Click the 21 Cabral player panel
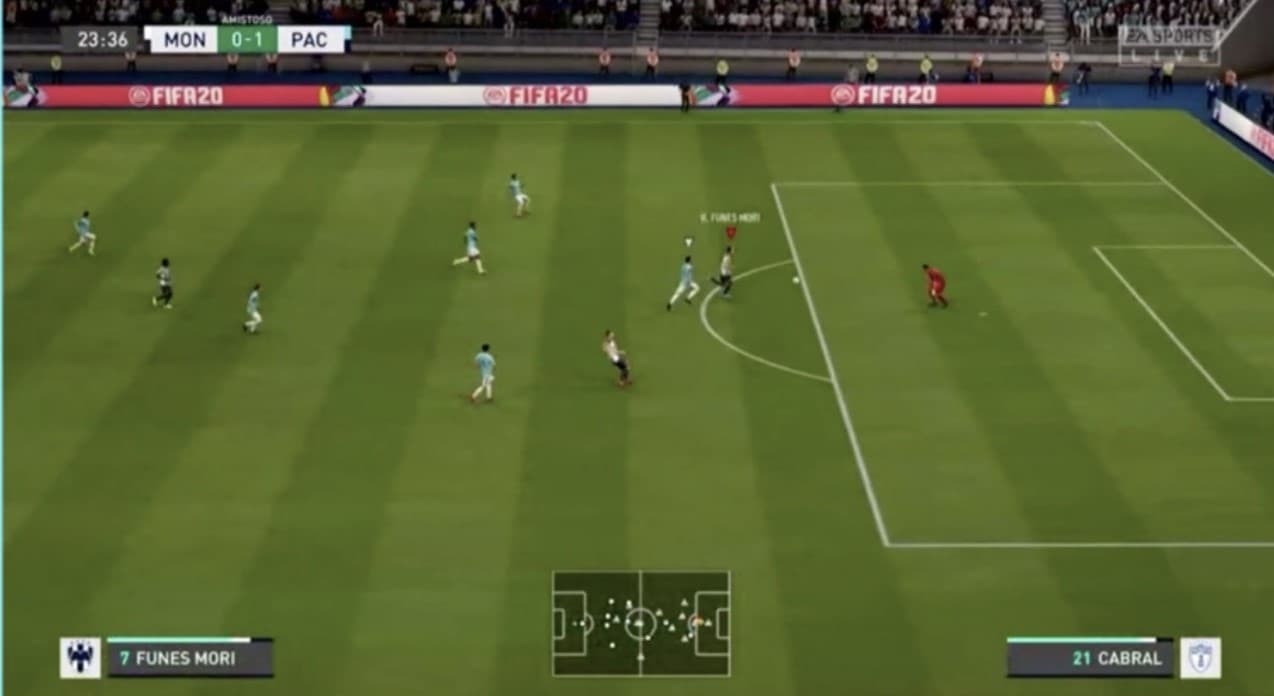Screen dimensions: 1274x696 tap(1089, 658)
